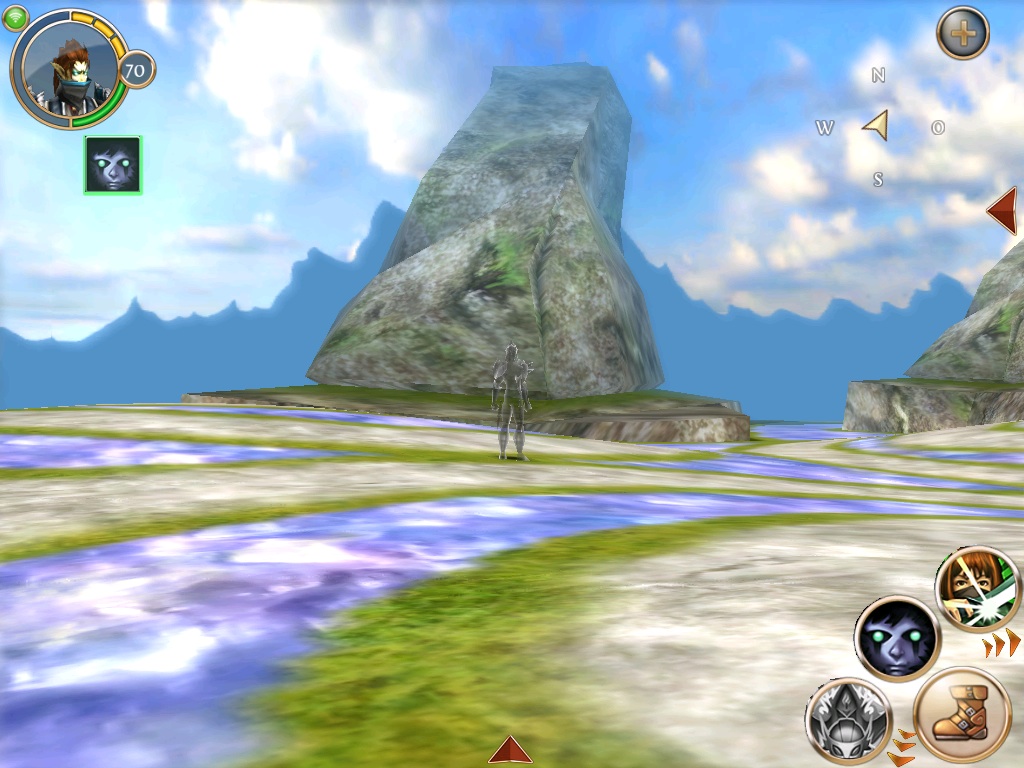Select the glowing-eyed companion portrait under the avatar
Image resolution: width=1024 pixels, height=768 pixels.
pyautogui.click(x=113, y=165)
